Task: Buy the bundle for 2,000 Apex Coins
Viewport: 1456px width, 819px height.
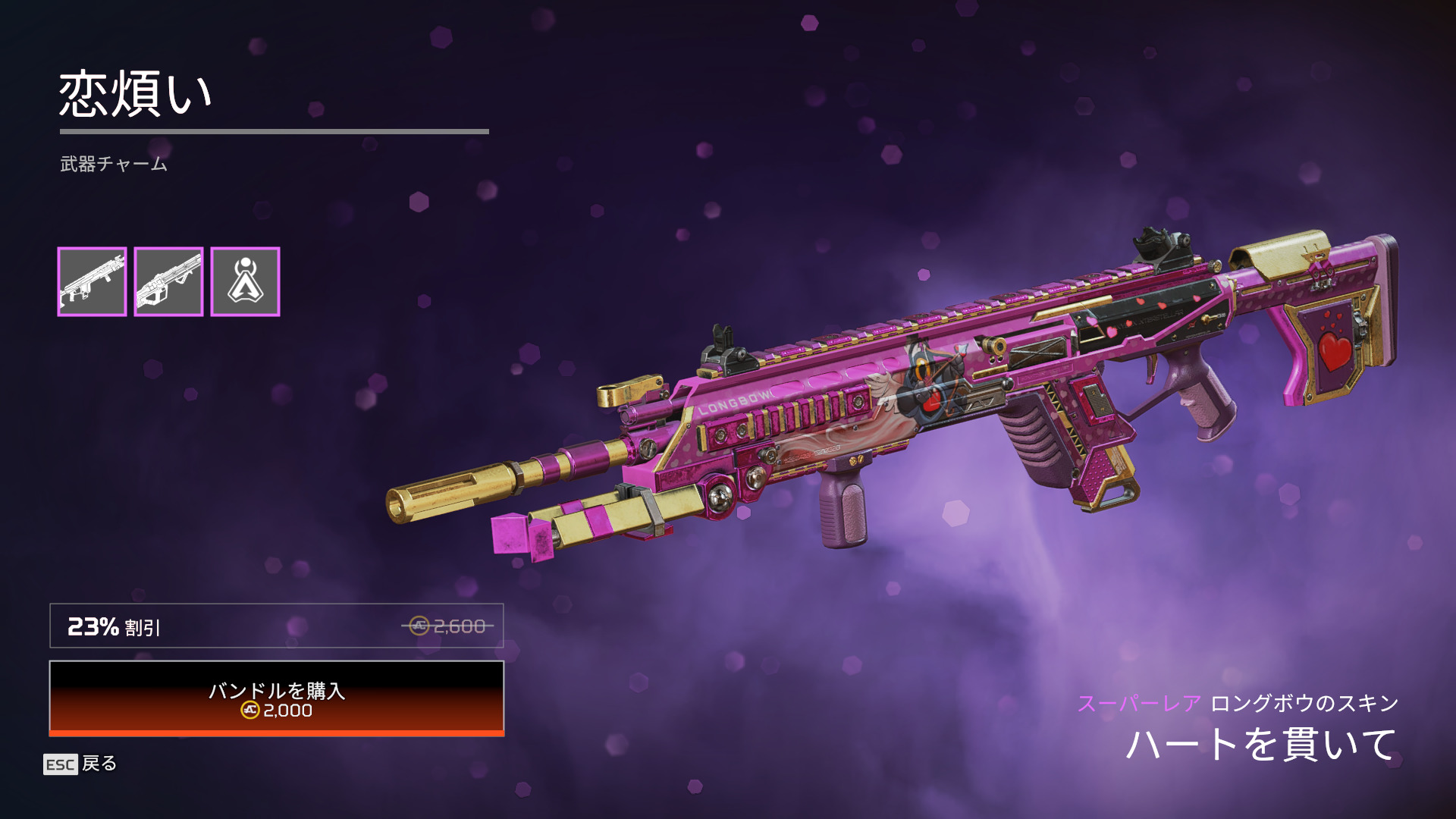Action: (277, 698)
